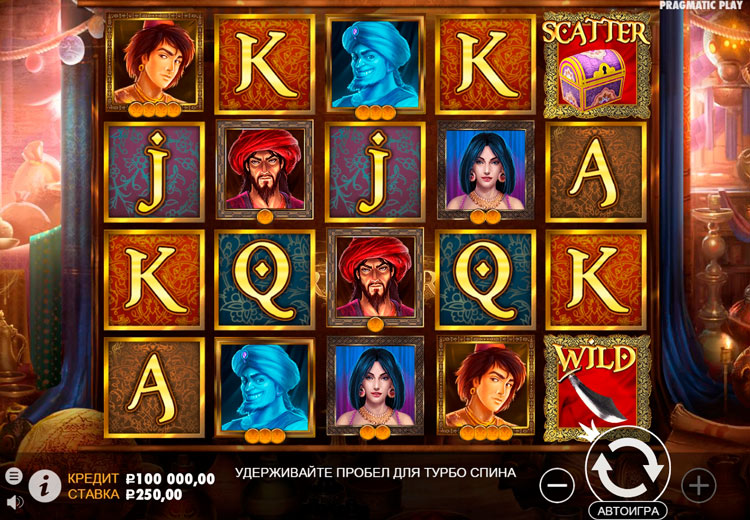Increase the bet with the plus button

pos(698,485)
